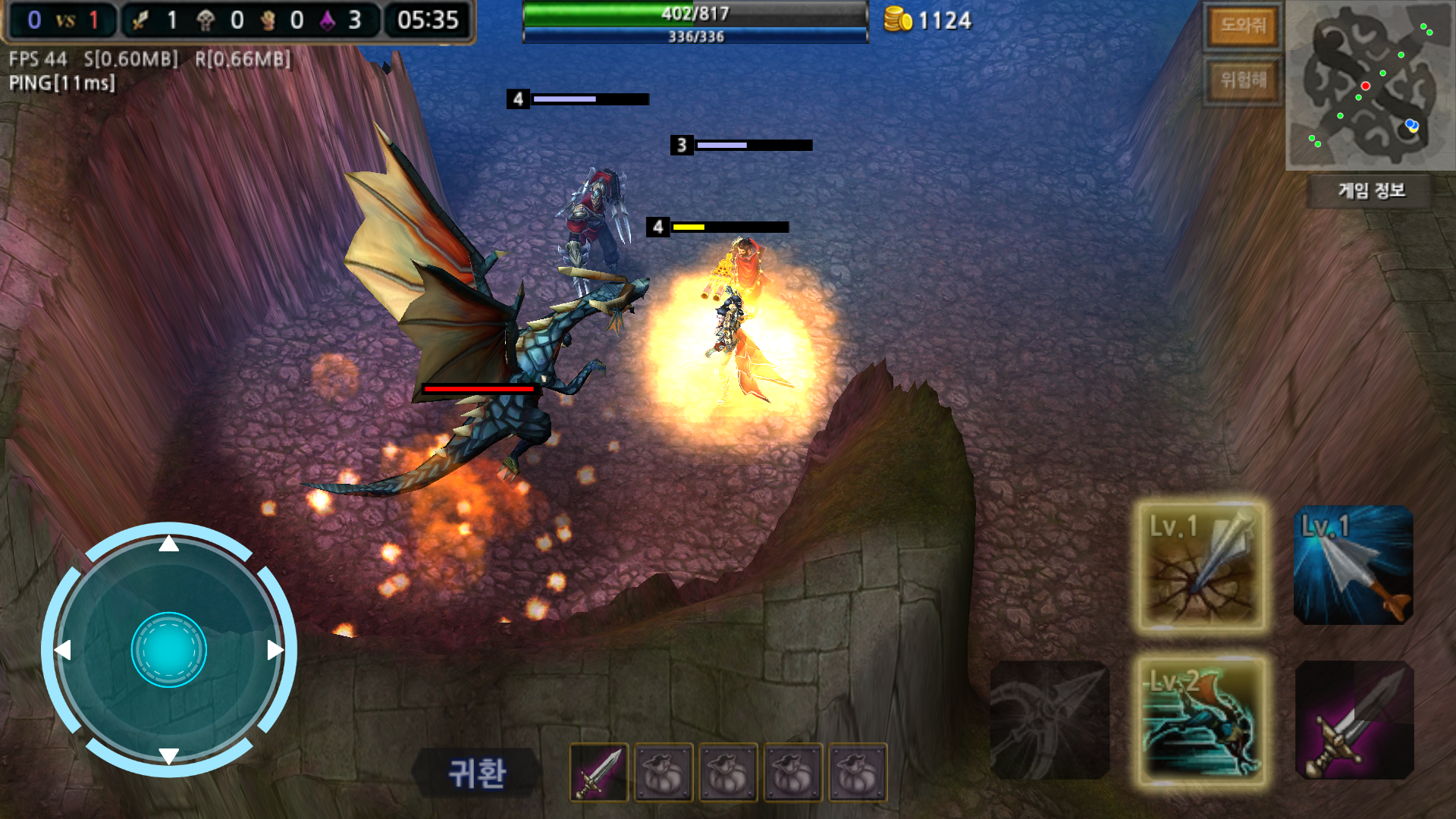
Task: Click the gold coin icon beside 1124
Action: (899, 20)
